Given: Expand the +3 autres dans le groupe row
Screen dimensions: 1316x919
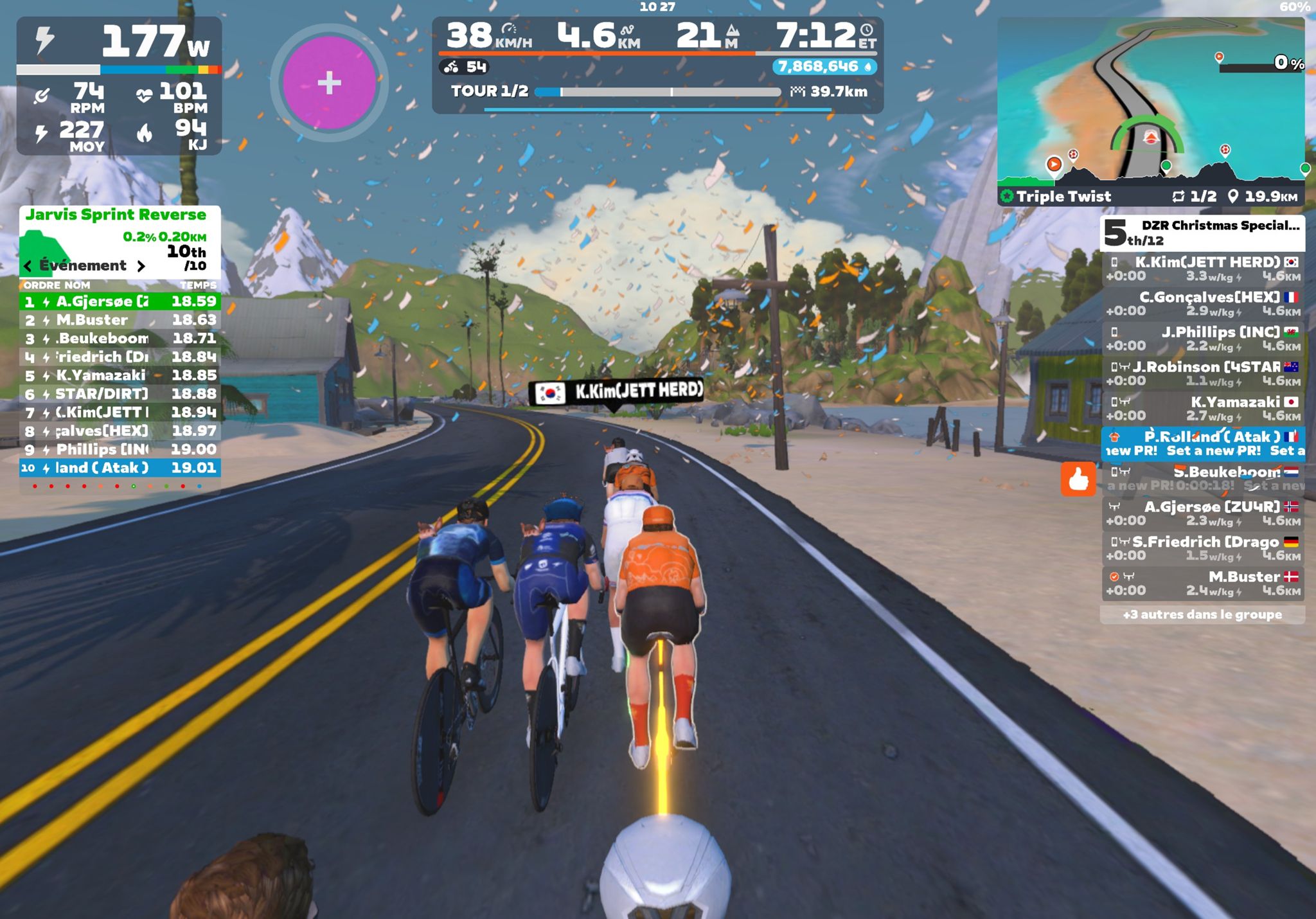Looking at the screenshot, I should click(1202, 614).
